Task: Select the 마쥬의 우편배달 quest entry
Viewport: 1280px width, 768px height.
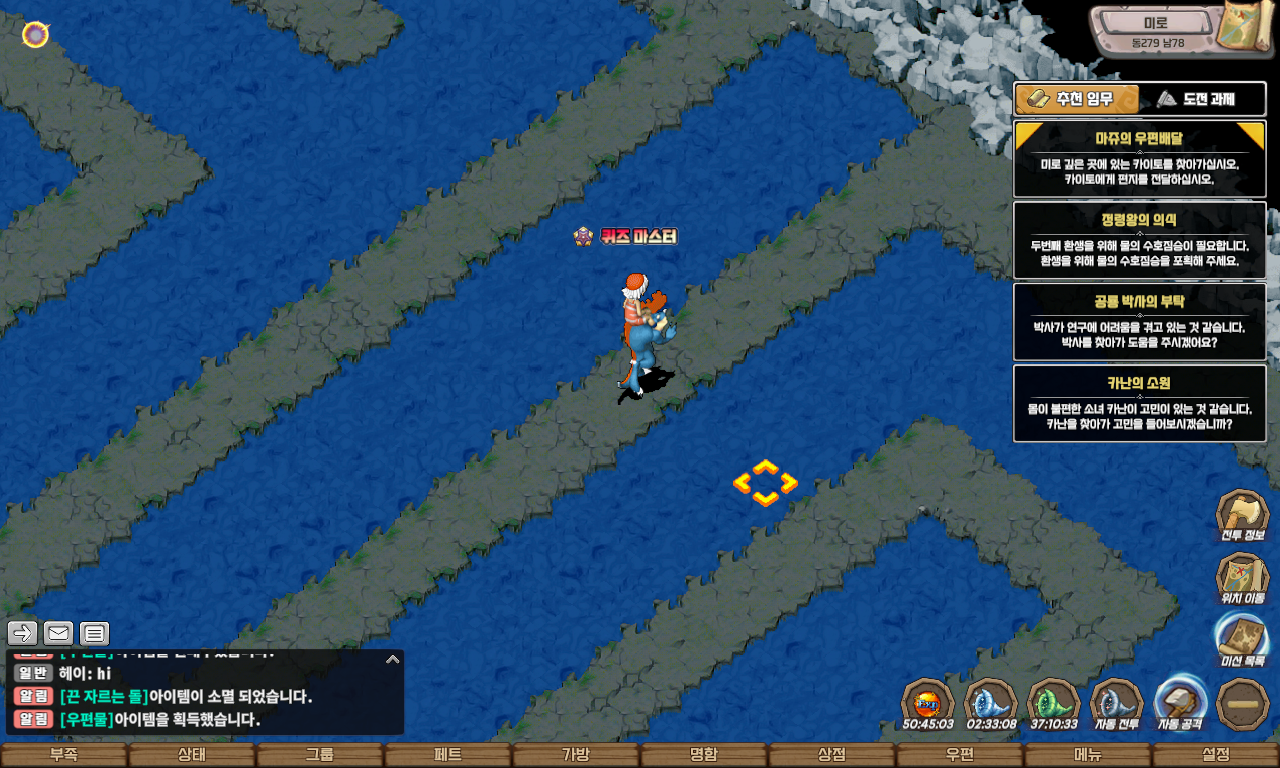Action: (1140, 160)
